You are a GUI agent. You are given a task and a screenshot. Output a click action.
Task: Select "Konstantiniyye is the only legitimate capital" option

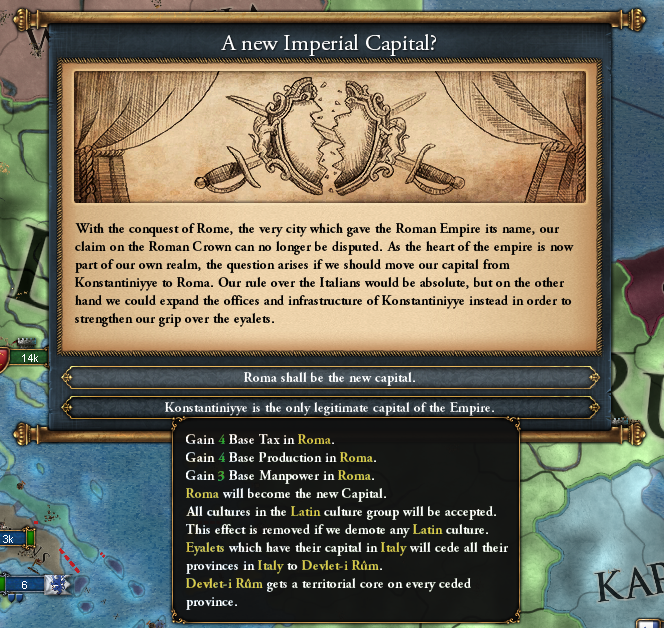pos(330,407)
